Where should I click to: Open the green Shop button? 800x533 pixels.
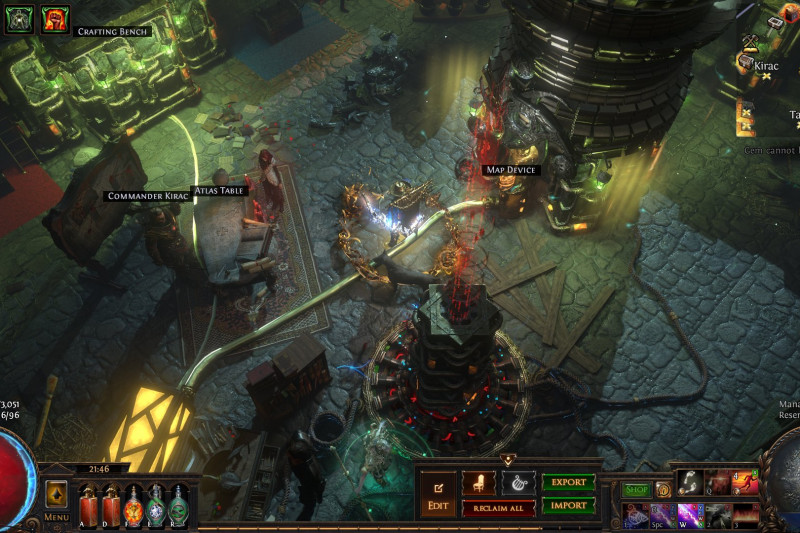637,490
